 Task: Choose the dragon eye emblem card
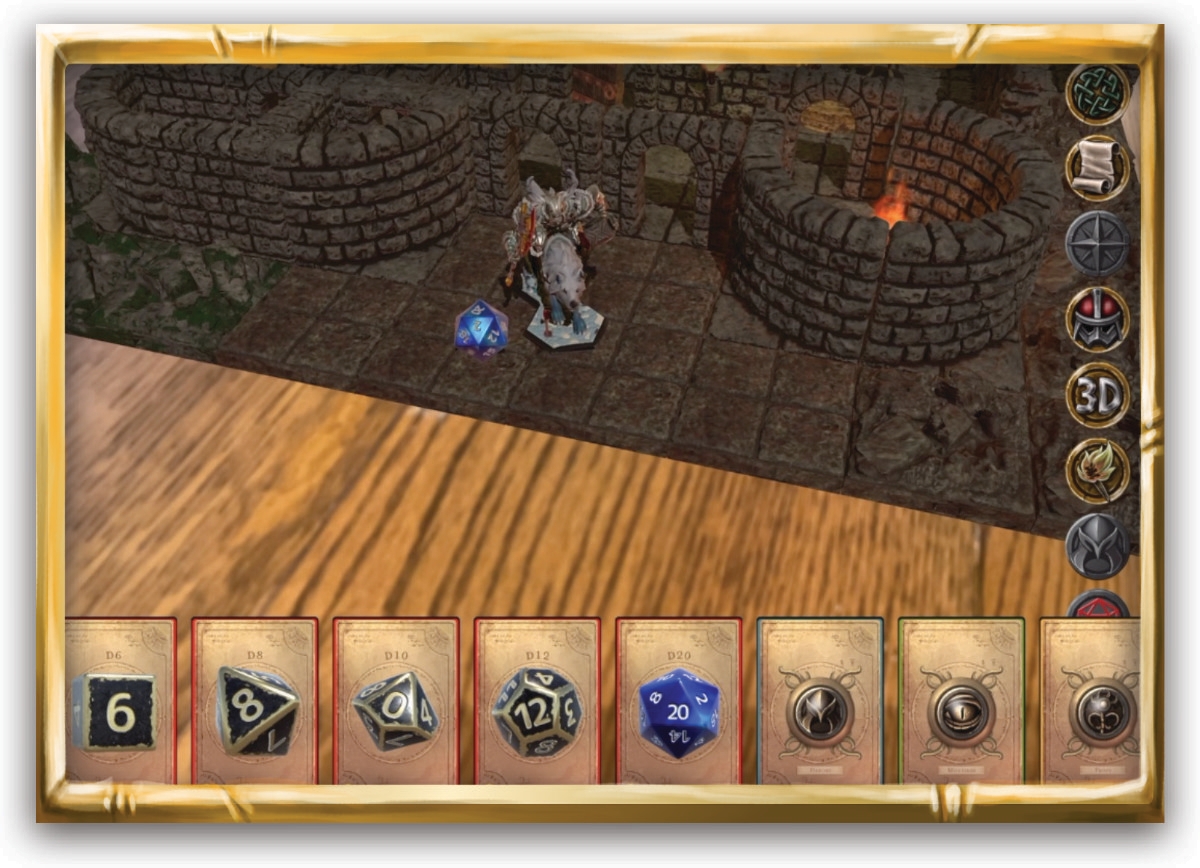(961, 700)
